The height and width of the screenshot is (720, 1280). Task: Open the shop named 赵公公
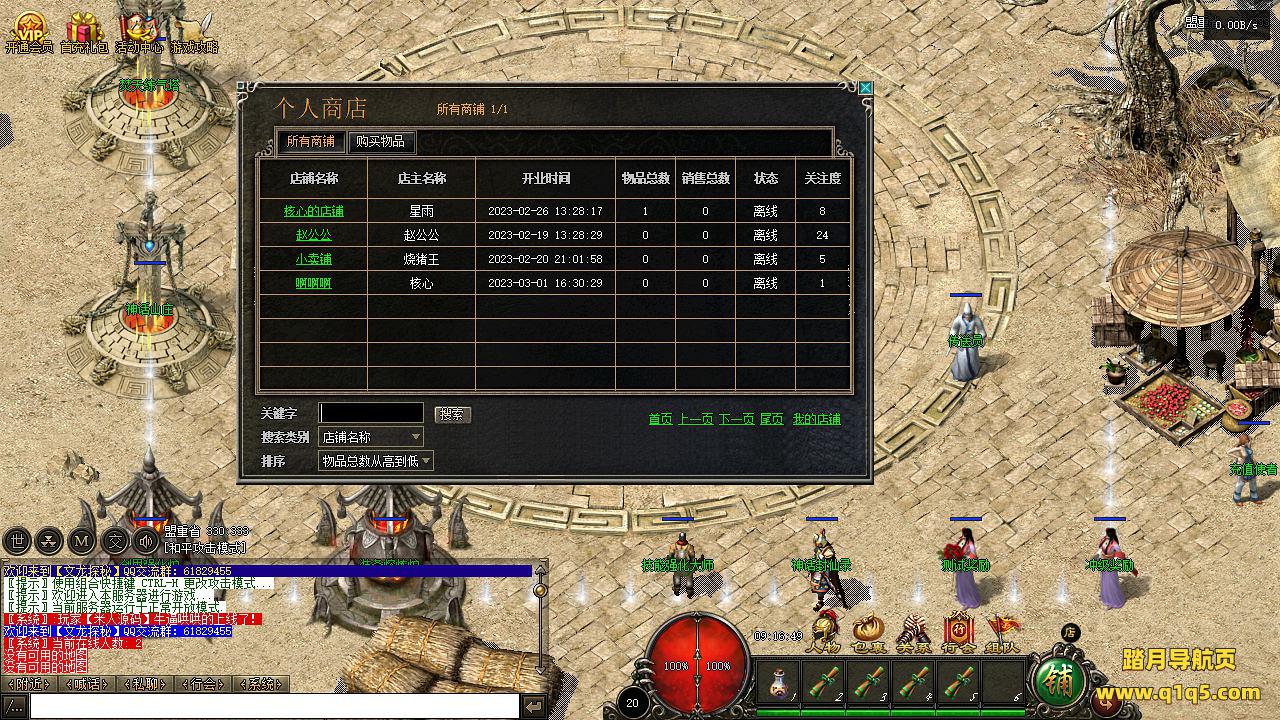click(313, 235)
